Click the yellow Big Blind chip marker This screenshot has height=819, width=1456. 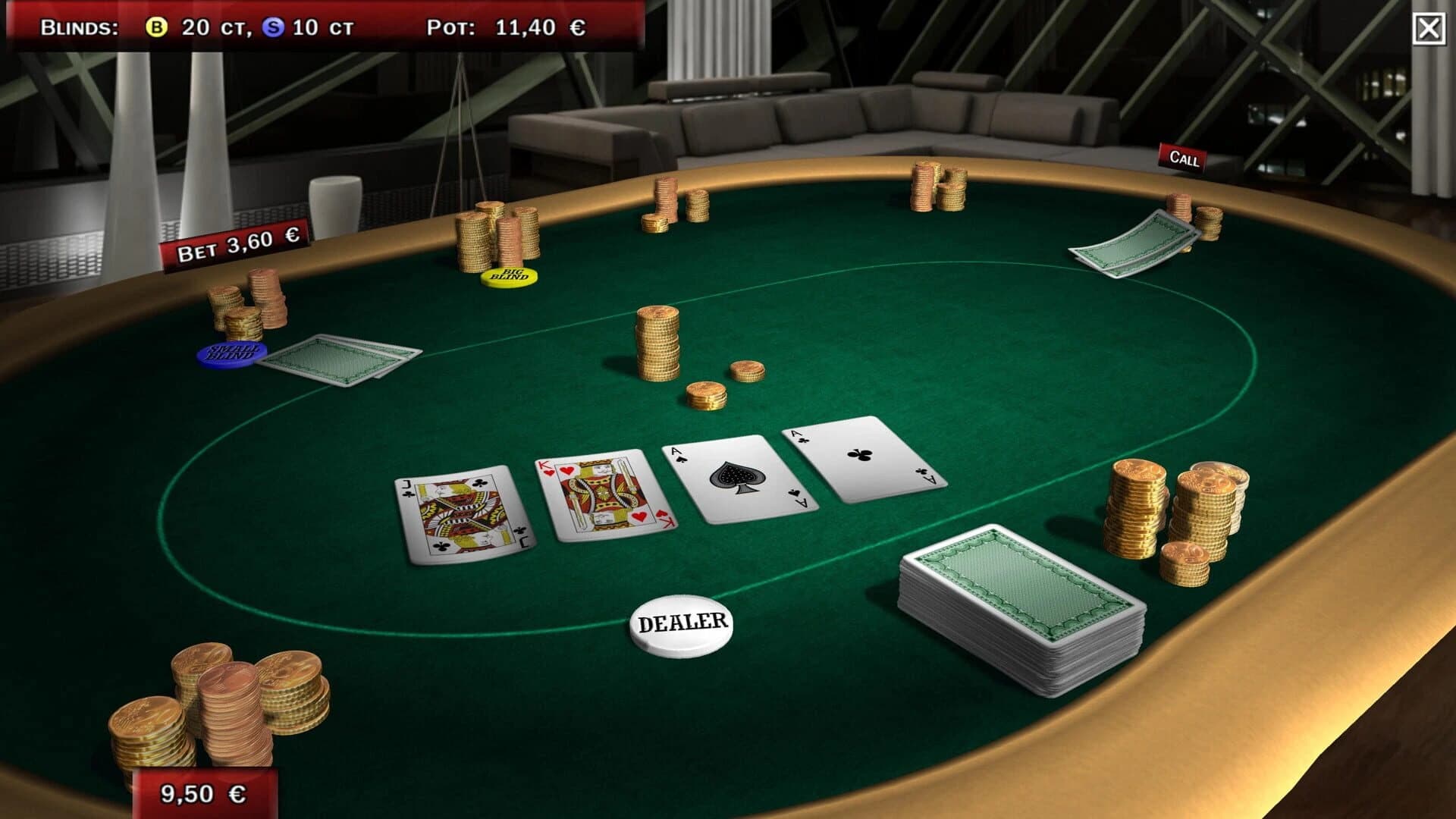[x=509, y=278]
